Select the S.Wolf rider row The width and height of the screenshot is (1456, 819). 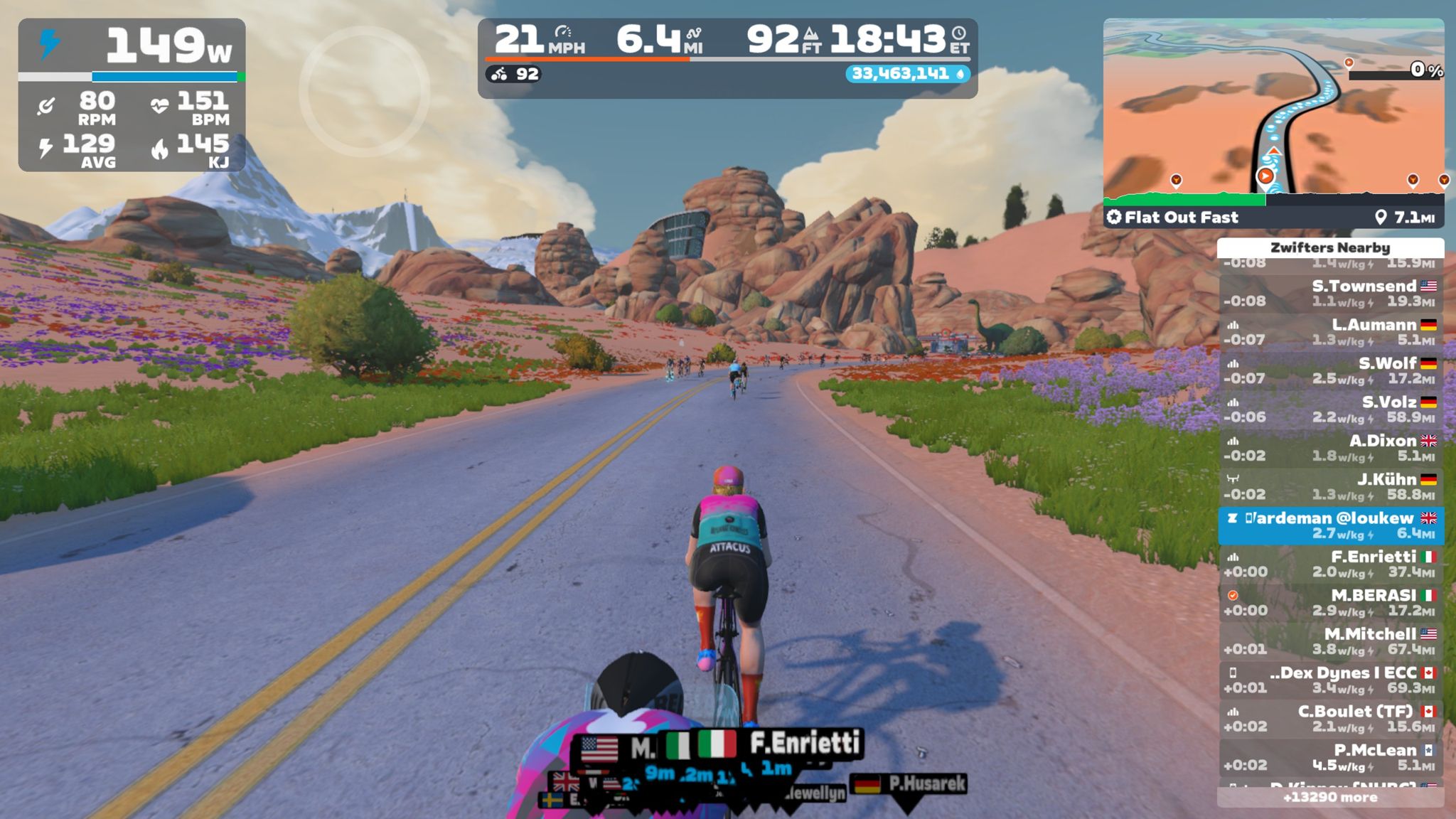1331,370
